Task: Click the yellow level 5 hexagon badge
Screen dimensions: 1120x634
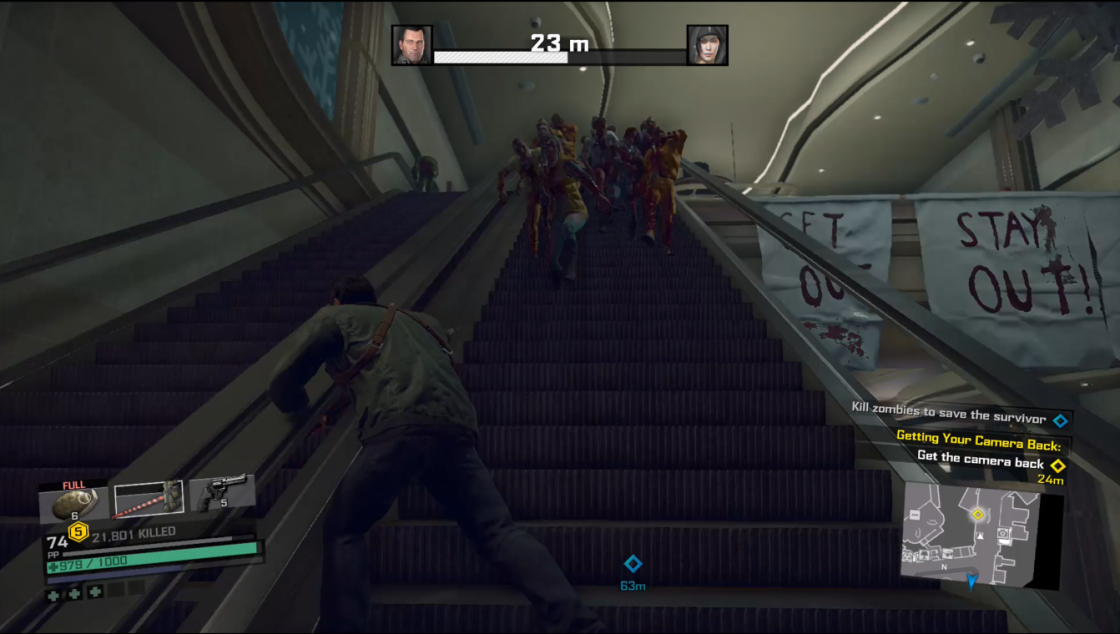Action: click(x=78, y=531)
